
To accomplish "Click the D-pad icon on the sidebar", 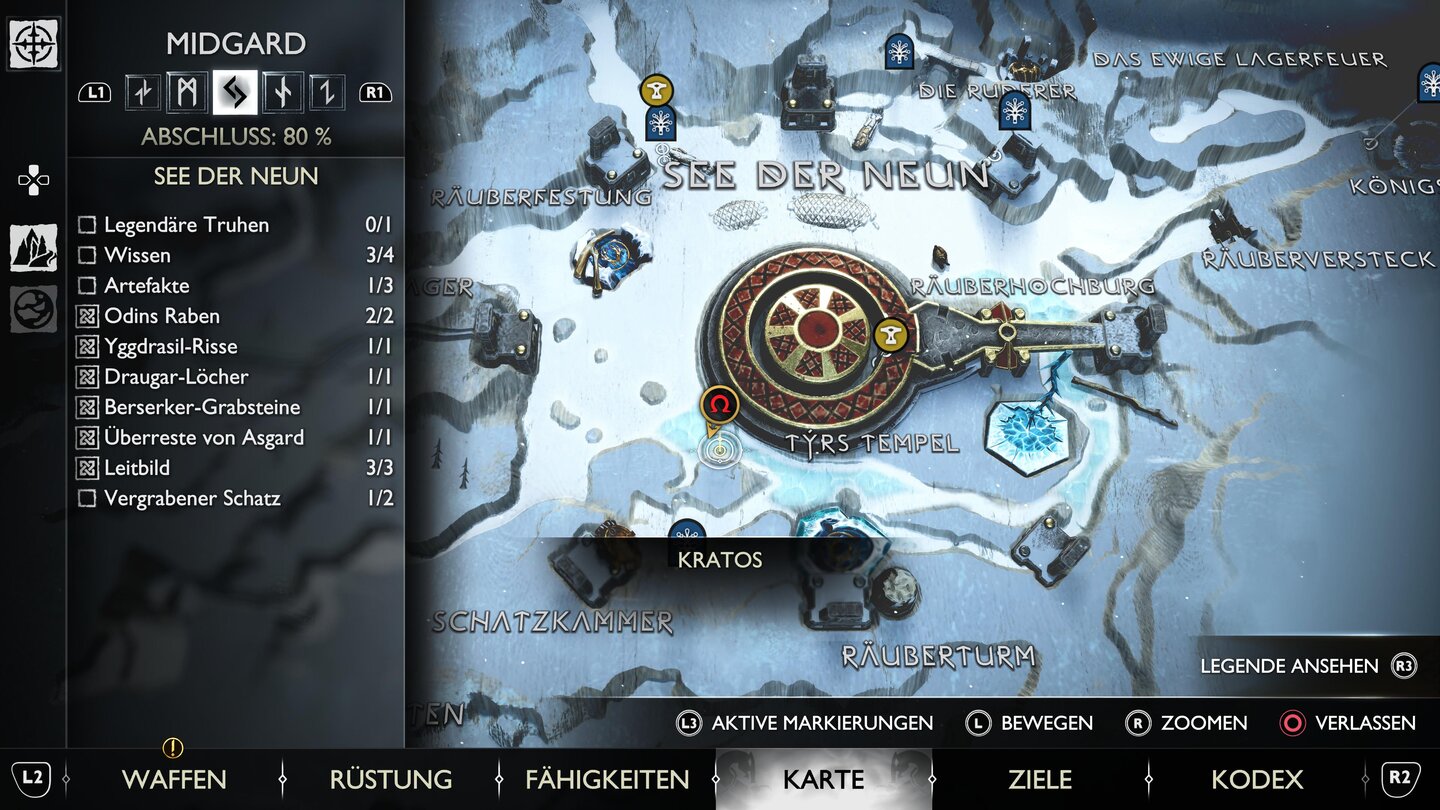I will (x=34, y=178).
